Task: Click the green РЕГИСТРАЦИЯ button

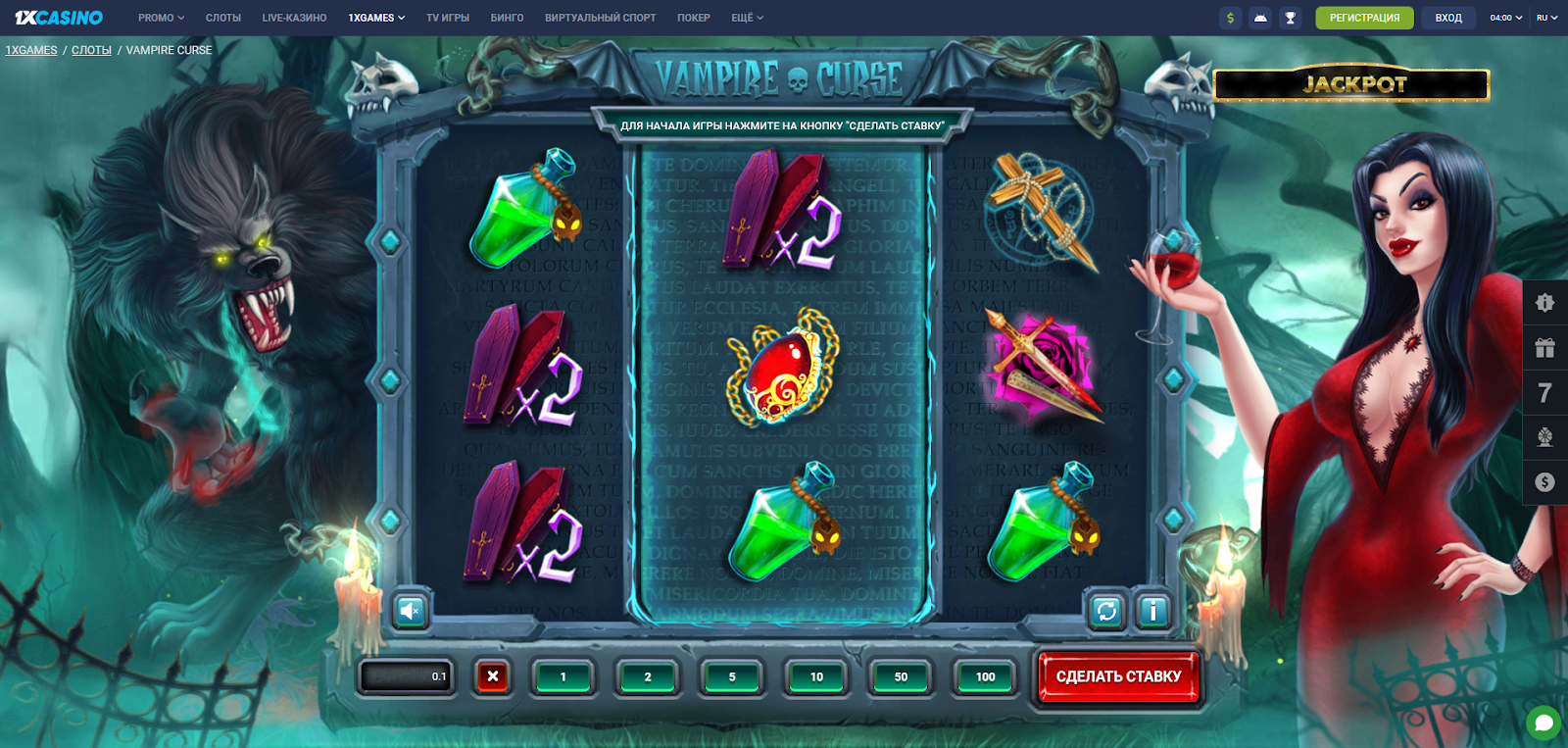Action: point(1364,18)
